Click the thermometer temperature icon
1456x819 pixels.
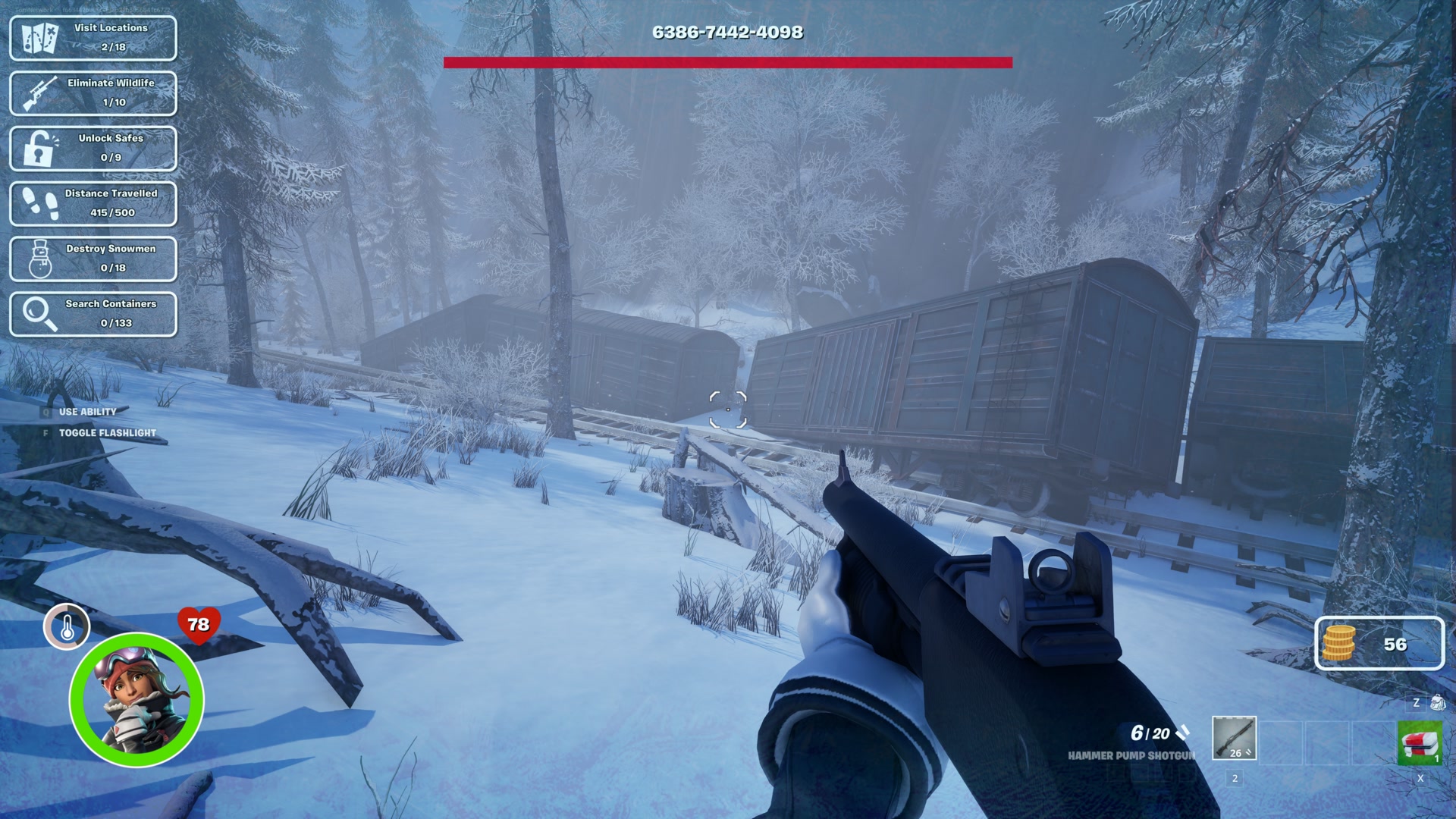(x=67, y=627)
